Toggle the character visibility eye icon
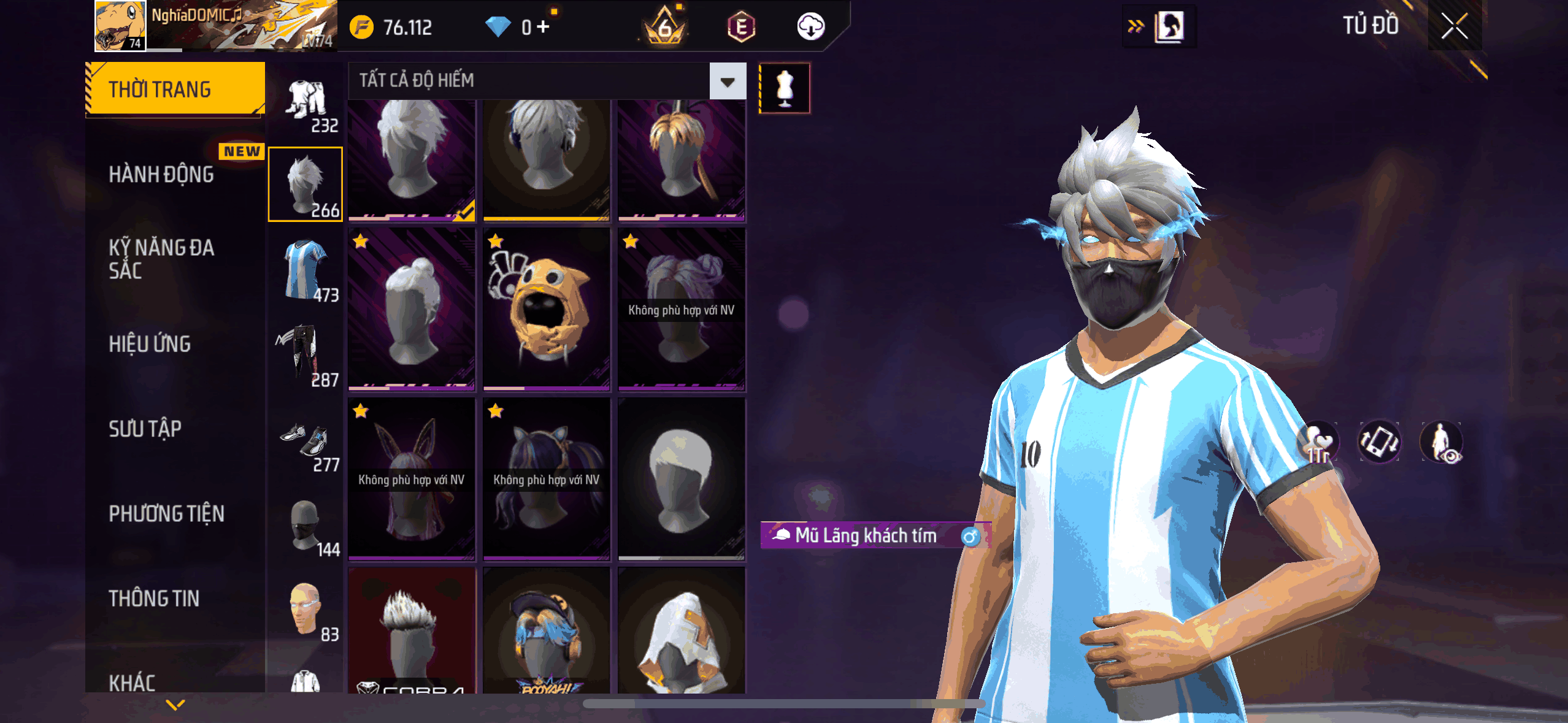The width and height of the screenshot is (1568, 723). click(1442, 442)
